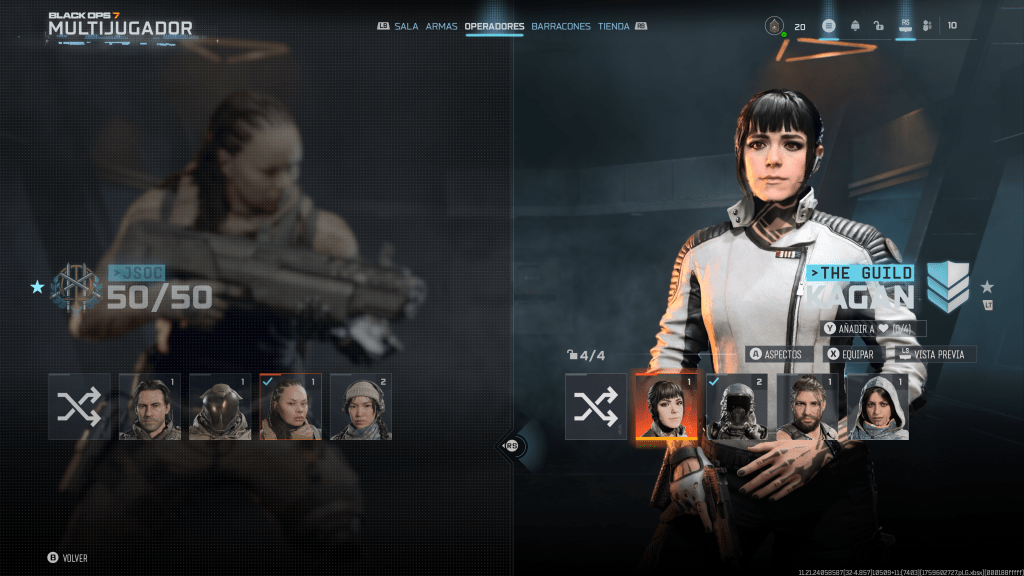Pick The Guild masked pilot-helmet operator

pos(737,407)
